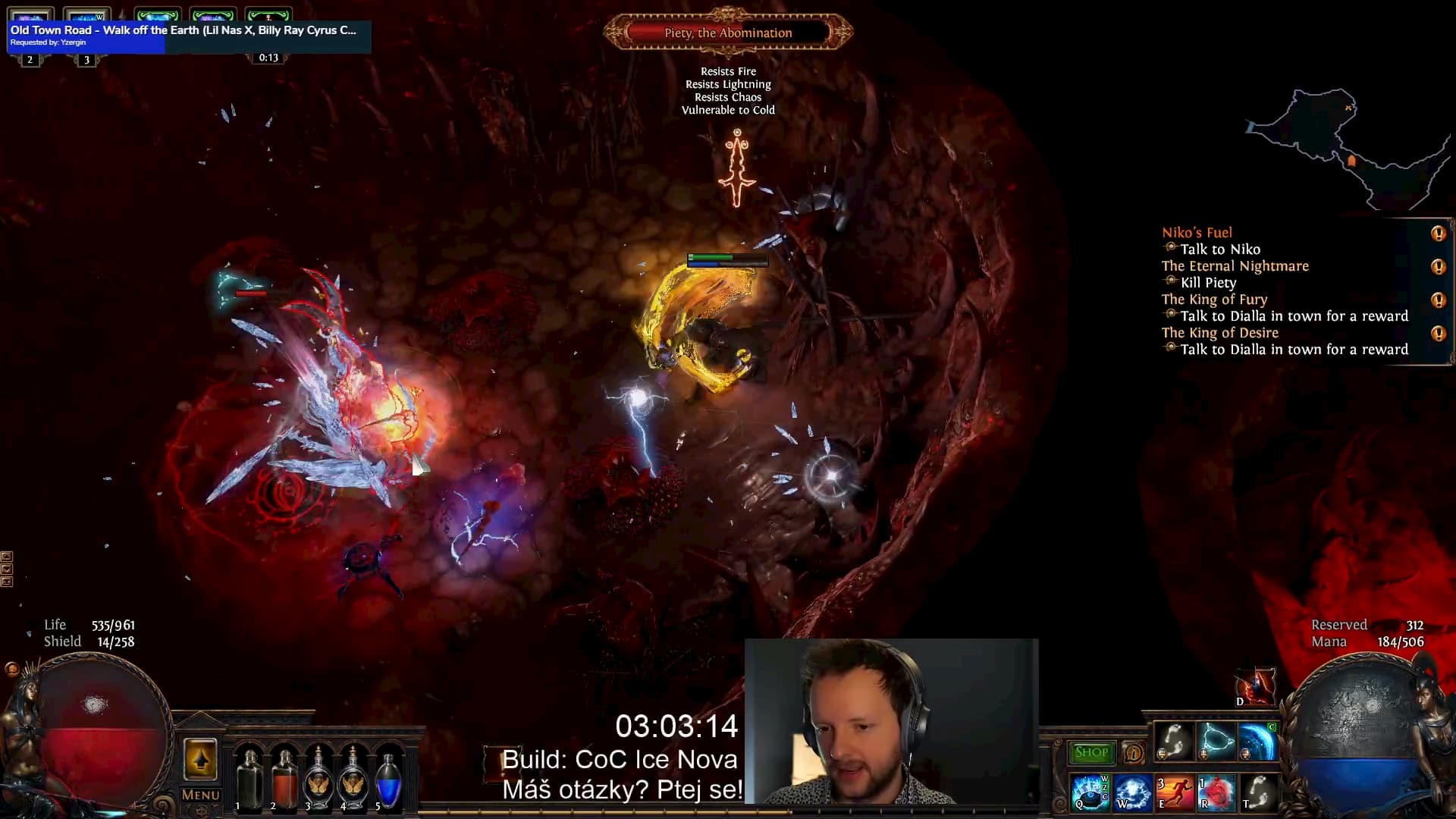The width and height of the screenshot is (1456, 819).
Task: Open the orange info speech-bubble button
Action: click(1134, 753)
